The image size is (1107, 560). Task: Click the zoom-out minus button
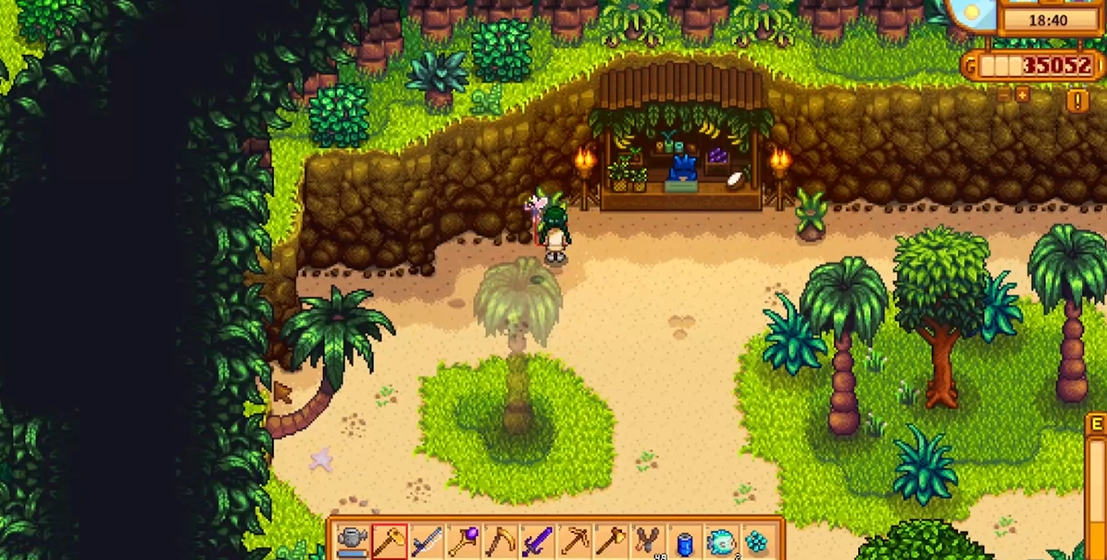coord(1004,94)
